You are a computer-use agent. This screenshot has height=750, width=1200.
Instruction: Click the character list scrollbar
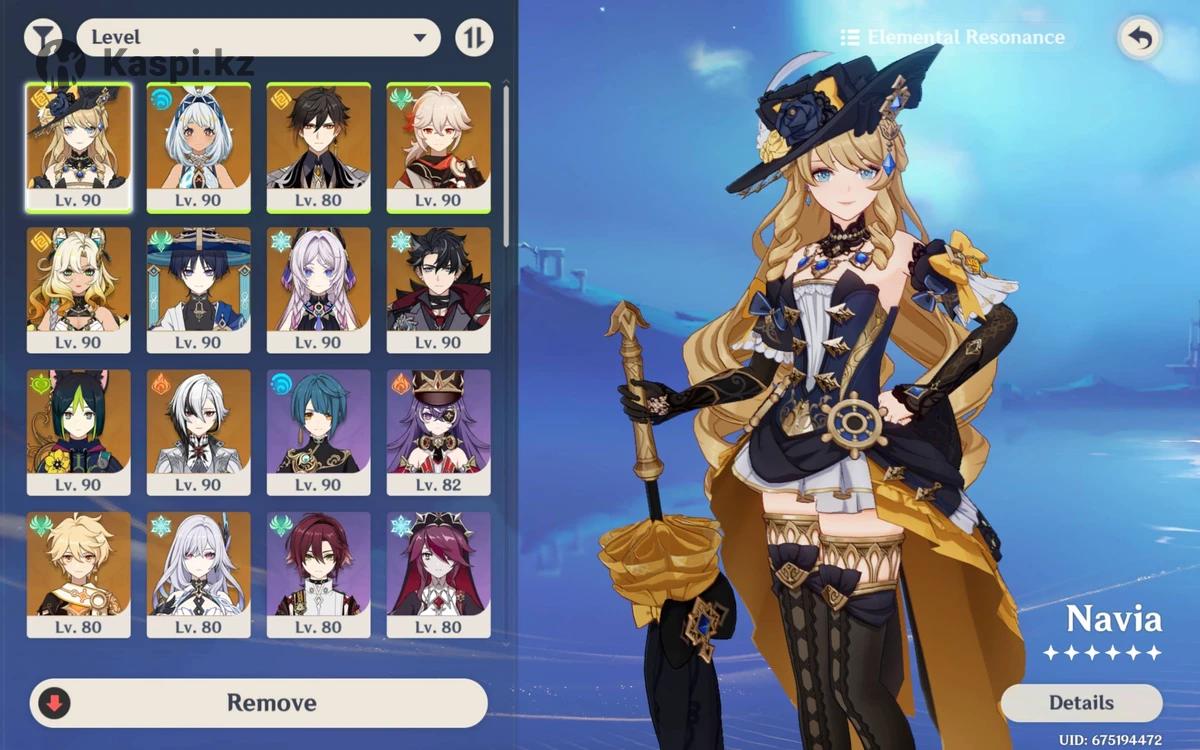point(506,165)
